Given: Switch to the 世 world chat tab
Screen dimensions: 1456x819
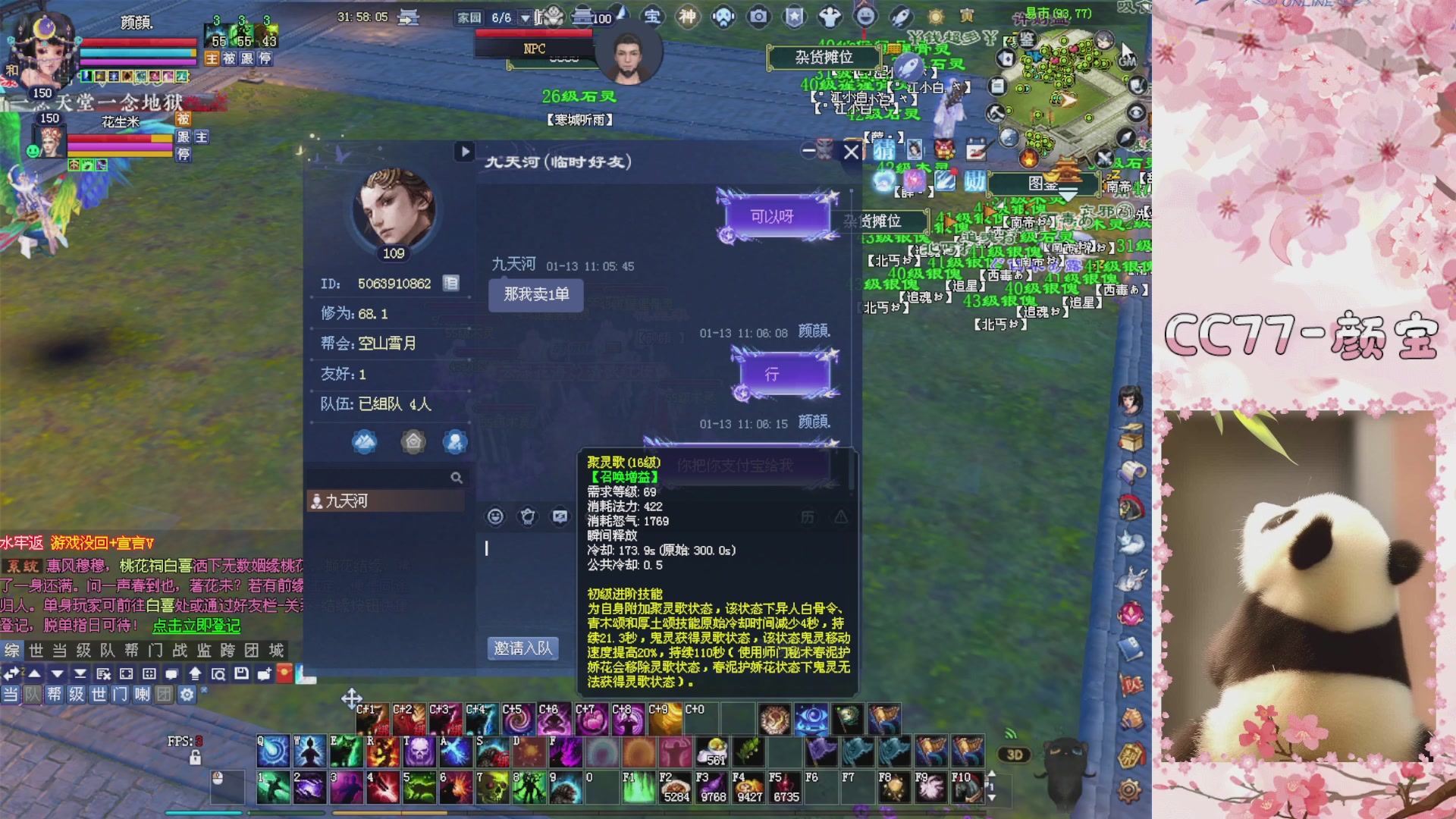Looking at the screenshot, I should pyautogui.click(x=36, y=651).
